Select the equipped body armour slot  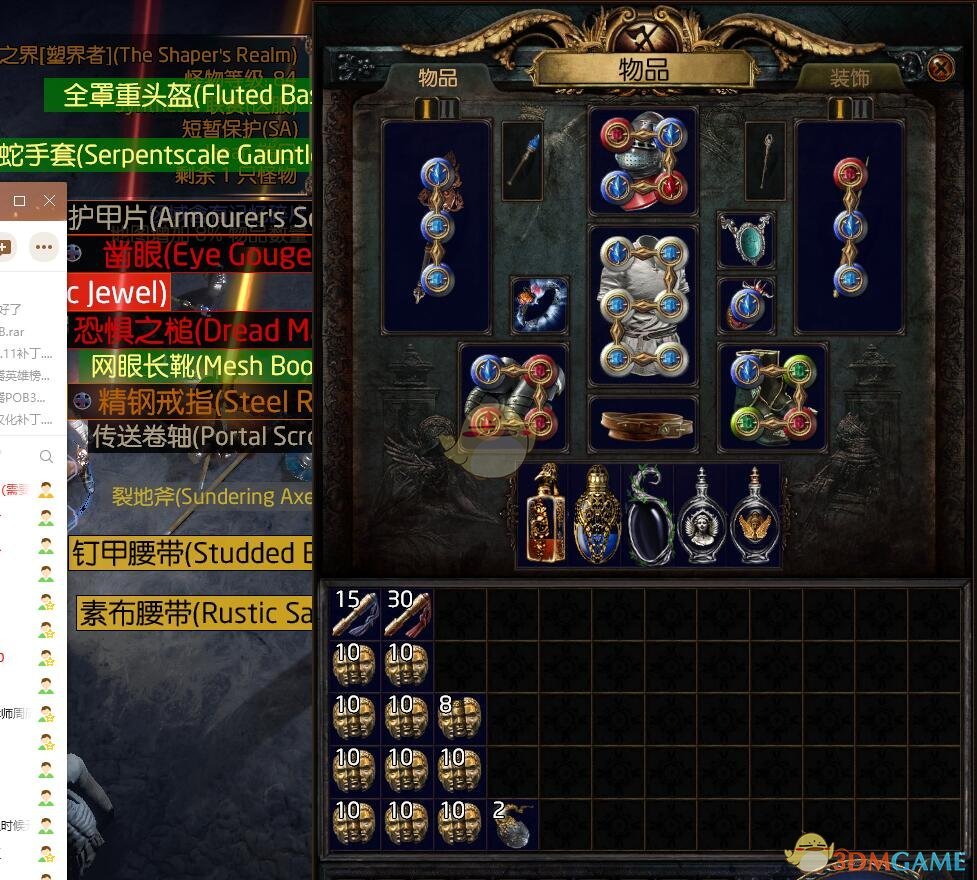tap(643, 305)
